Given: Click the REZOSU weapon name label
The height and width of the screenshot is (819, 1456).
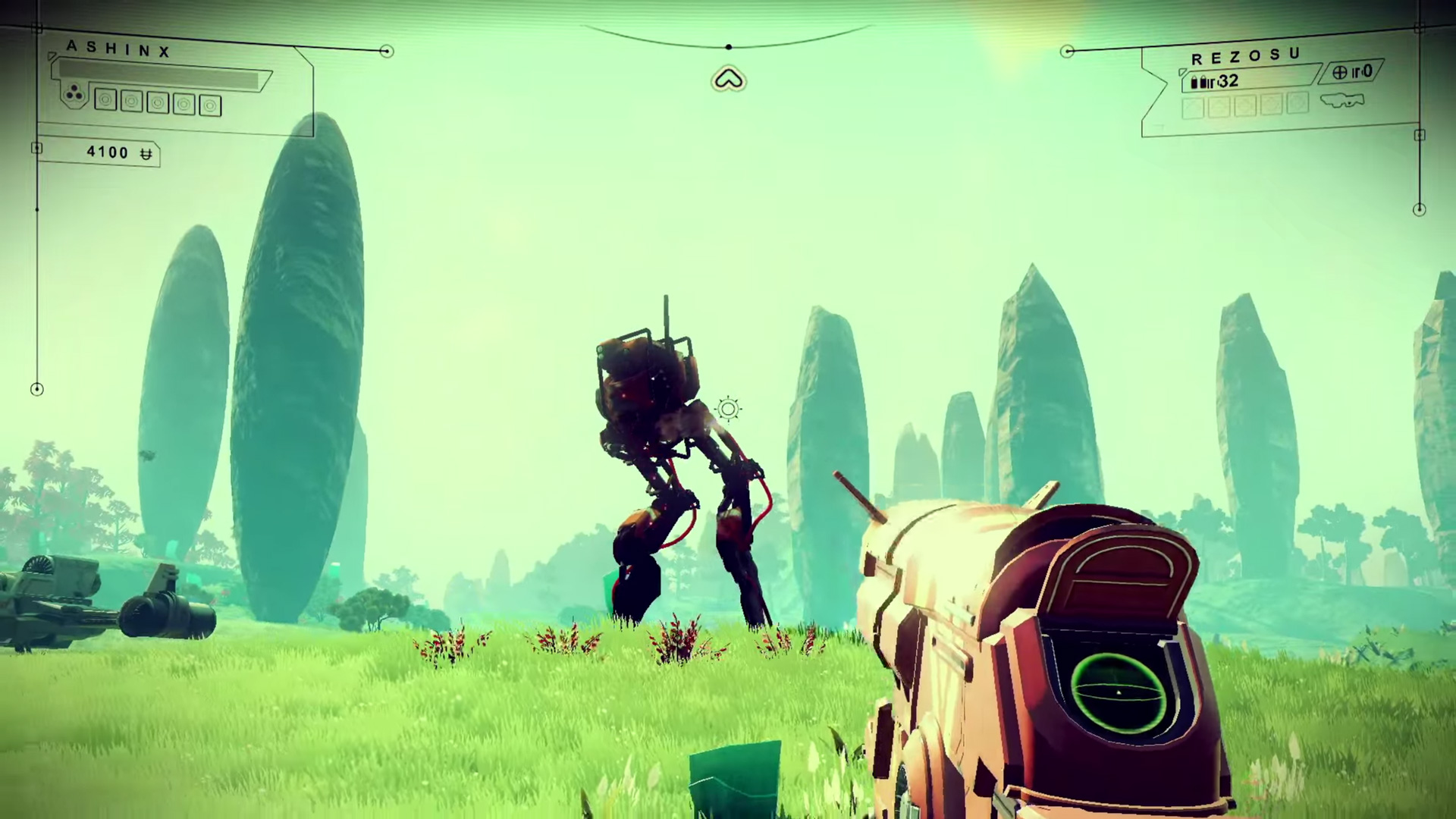Looking at the screenshot, I should click(1246, 57).
